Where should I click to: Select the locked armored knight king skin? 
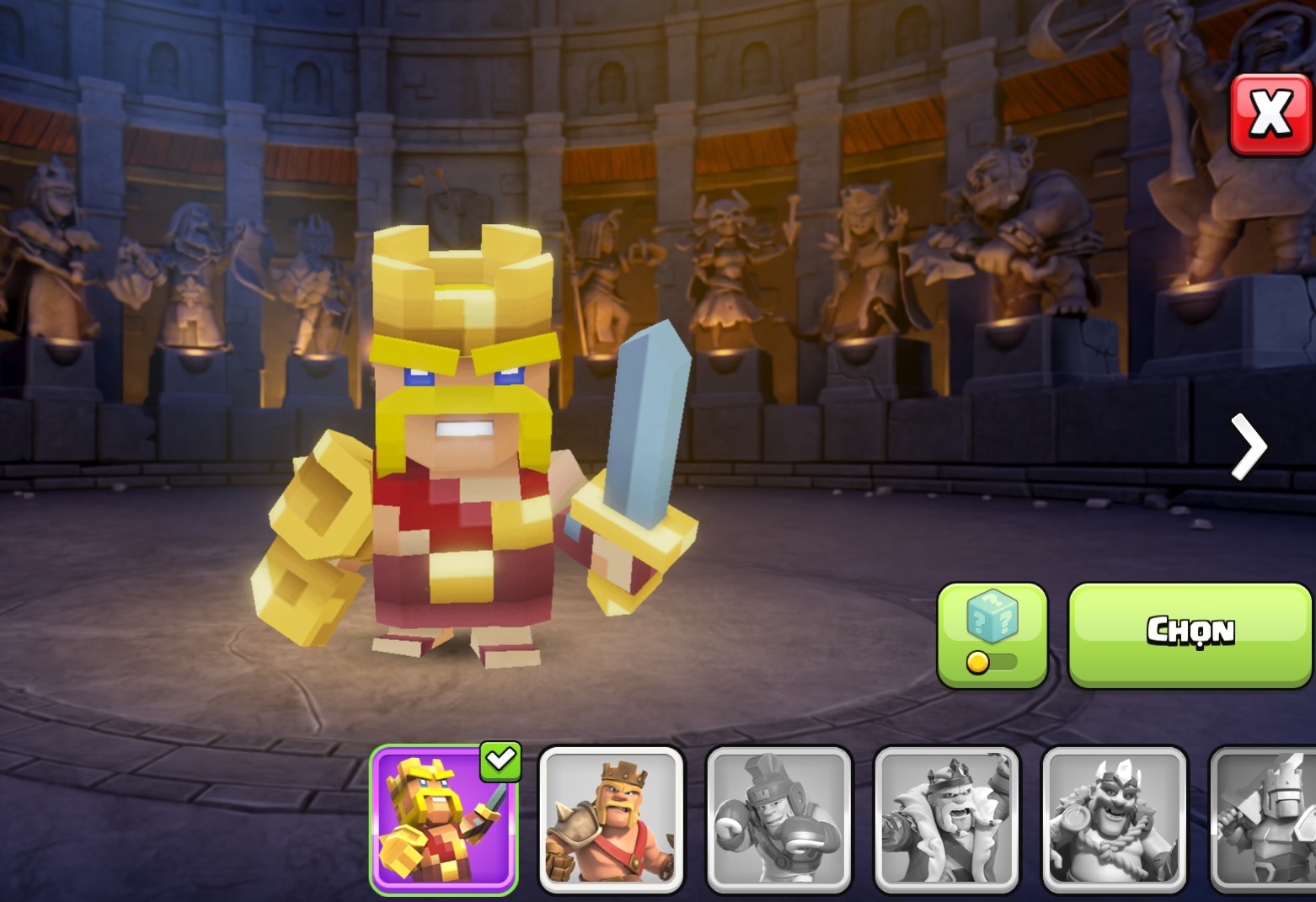point(1265,820)
